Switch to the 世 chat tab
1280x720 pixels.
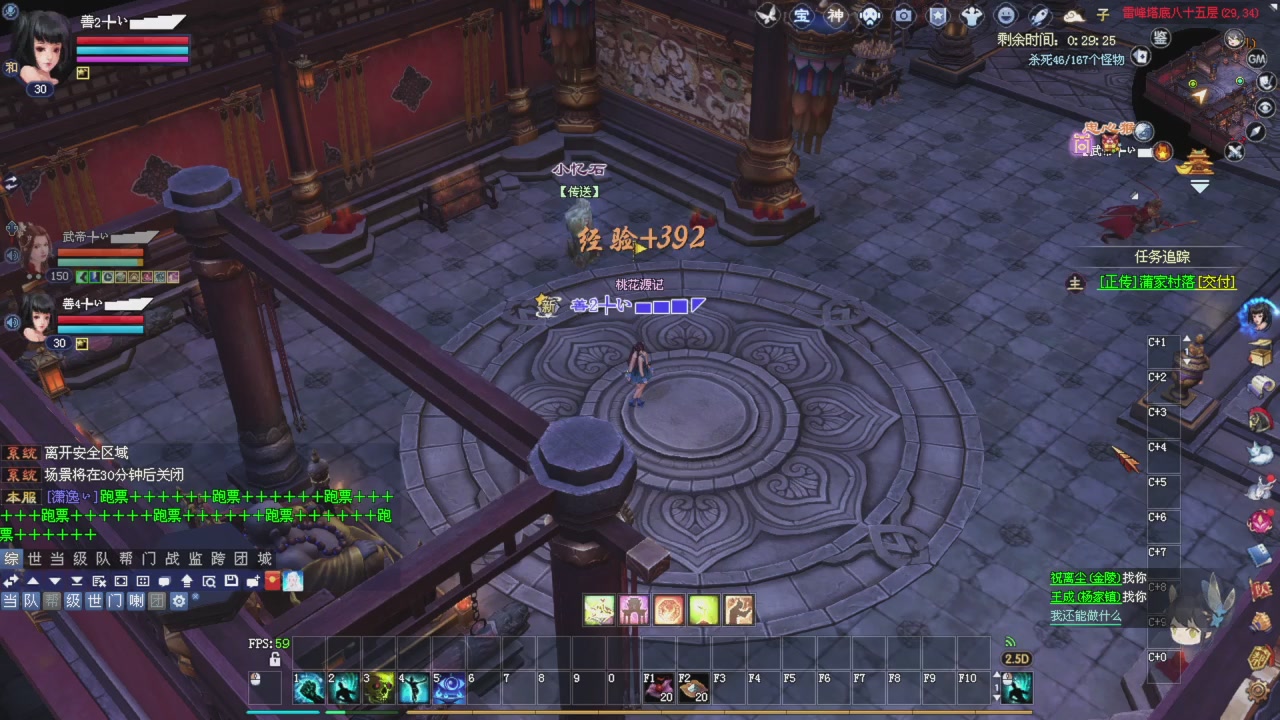tap(34, 560)
